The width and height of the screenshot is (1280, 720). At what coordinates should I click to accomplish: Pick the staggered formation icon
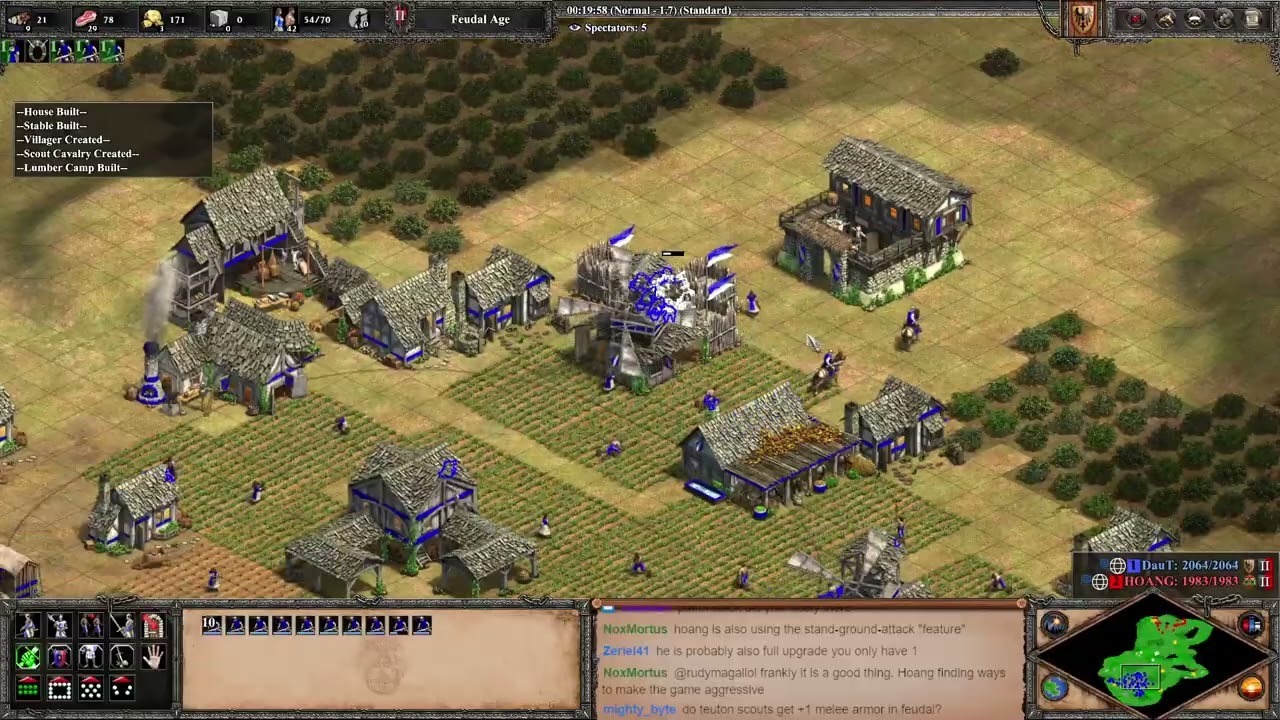click(x=90, y=688)
